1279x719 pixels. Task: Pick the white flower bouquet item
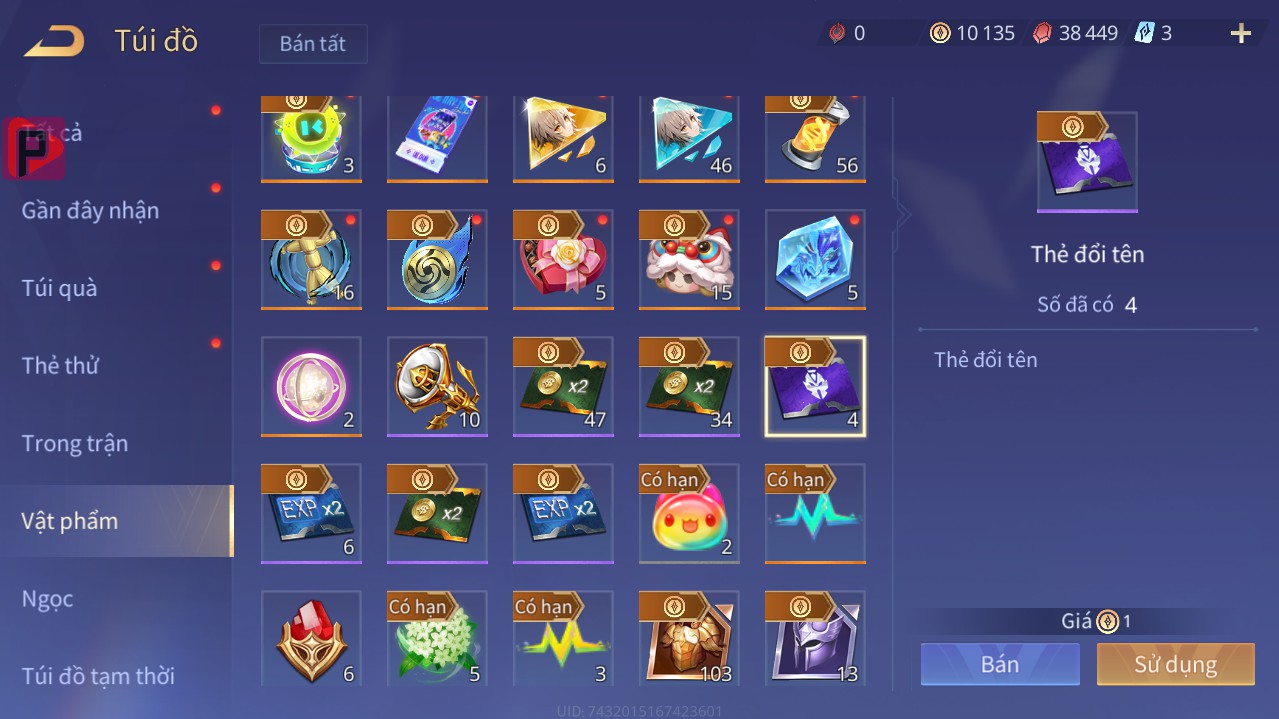coord(437,640)
